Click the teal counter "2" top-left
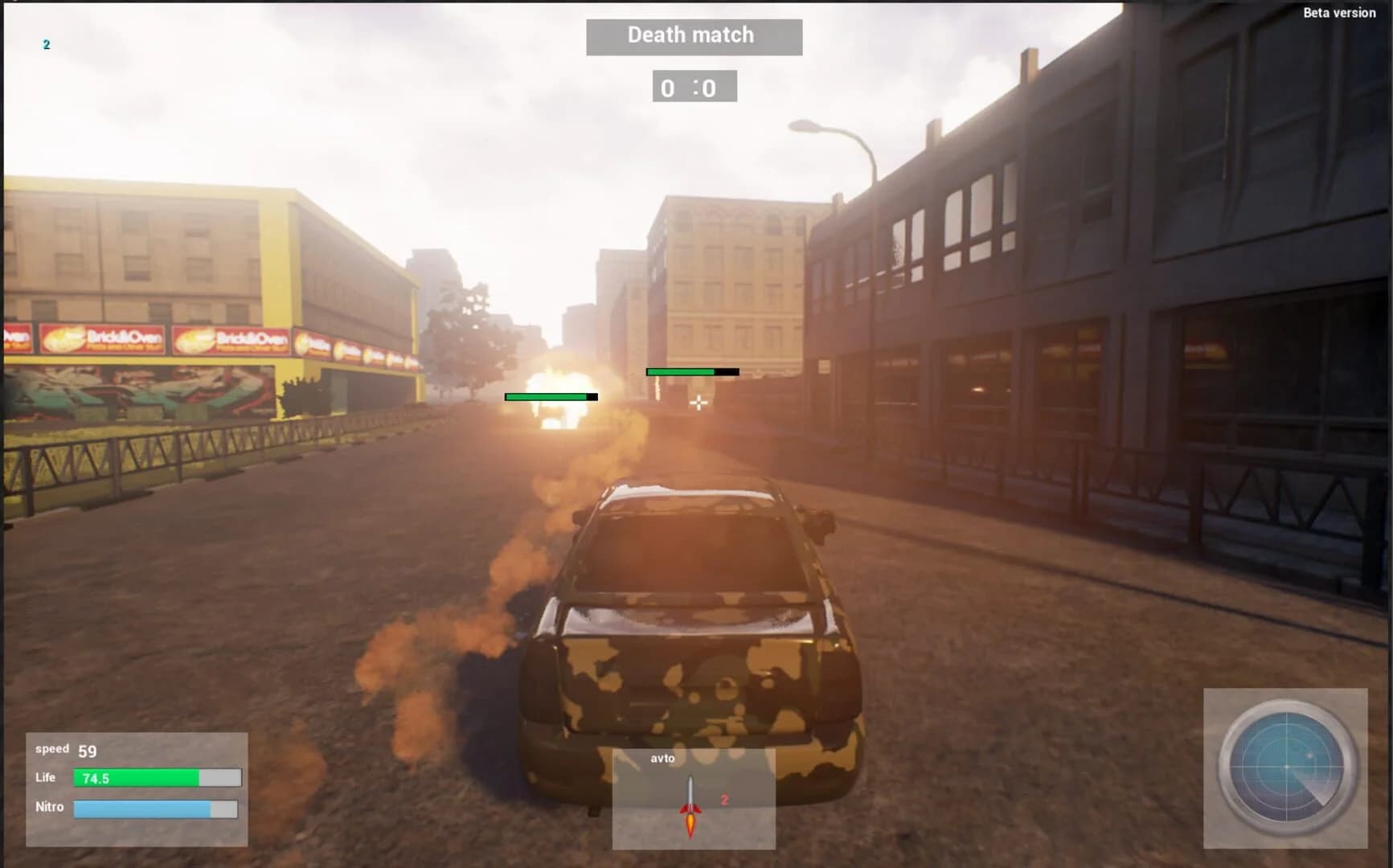 pyautogui.click(x=46, y=44)
